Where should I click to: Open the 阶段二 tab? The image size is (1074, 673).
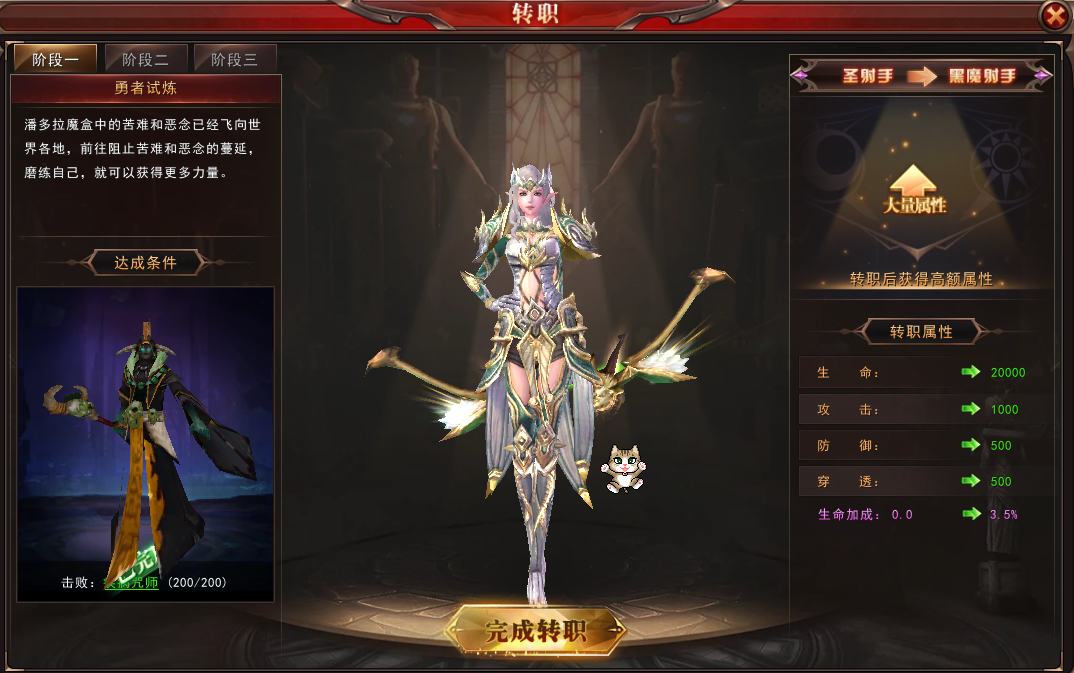pos(145,59)
